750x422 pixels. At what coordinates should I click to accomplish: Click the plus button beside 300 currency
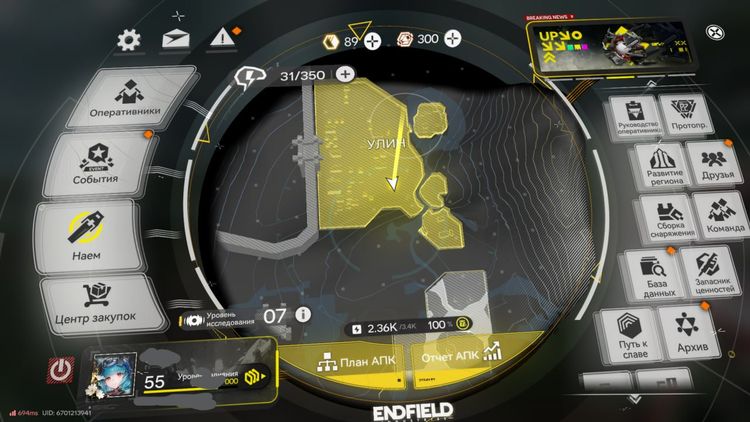[x=454, y=39]
